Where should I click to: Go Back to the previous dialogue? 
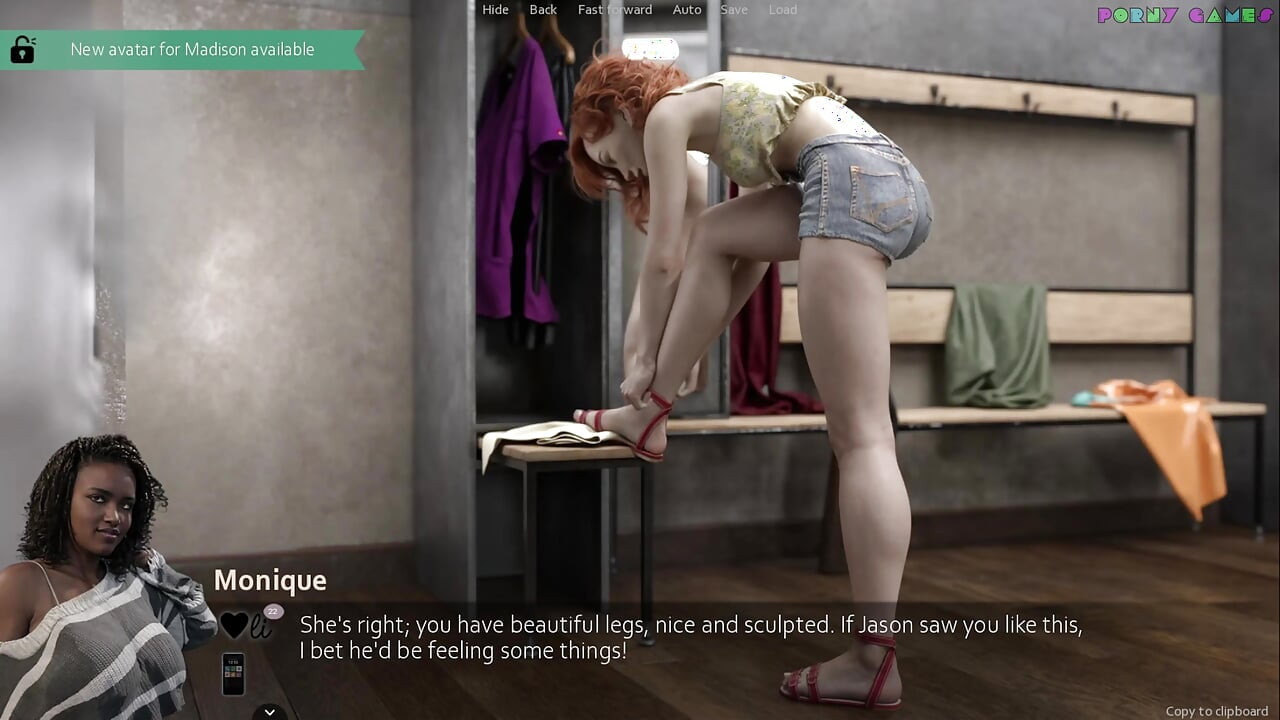(x=543, y=9)
